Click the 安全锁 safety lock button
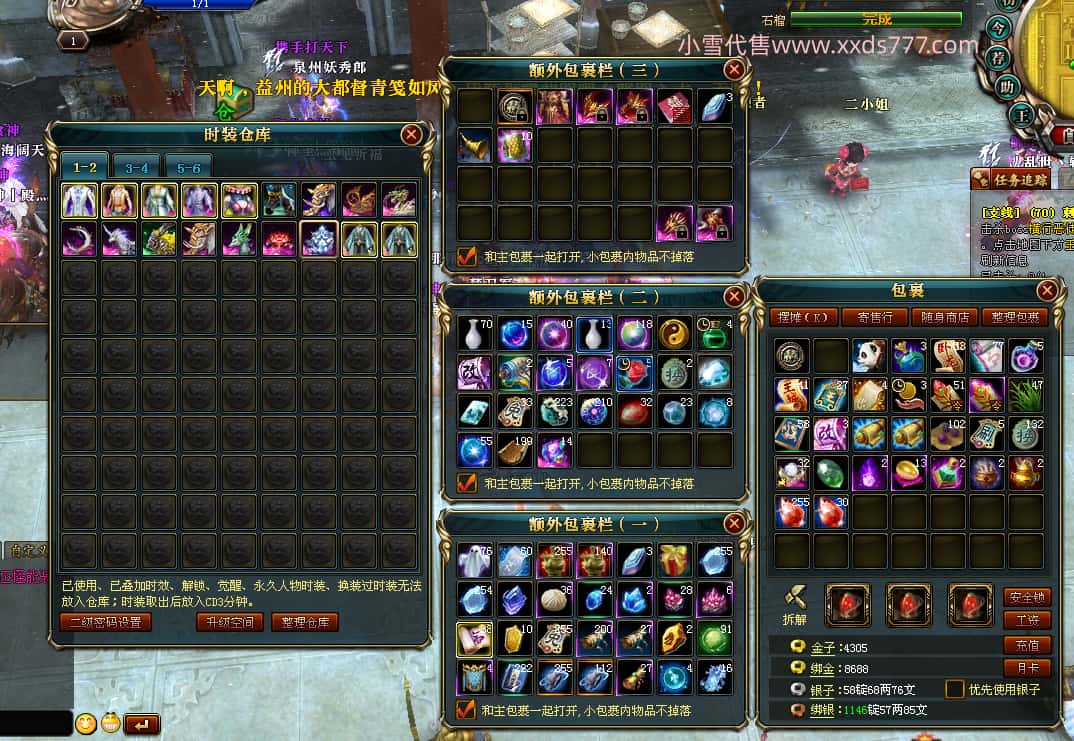The height and width of the screenshot is (741, 1074). coord(1027,597)
